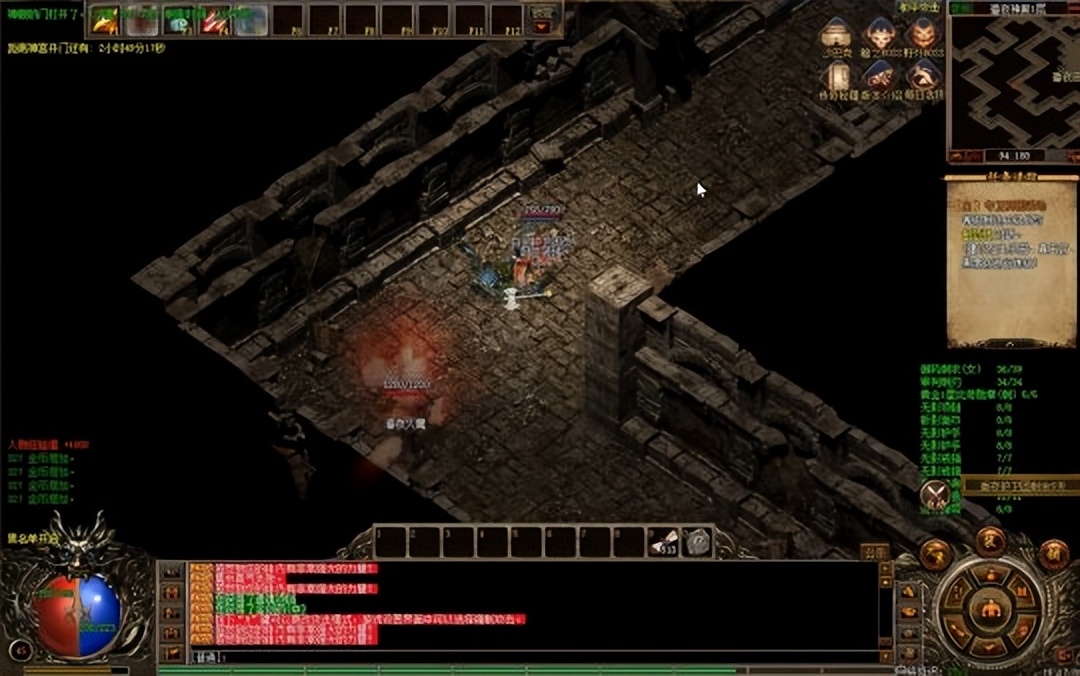Open the pagoda building icon menu
The image size is (1080, 676).
(835, 33)
